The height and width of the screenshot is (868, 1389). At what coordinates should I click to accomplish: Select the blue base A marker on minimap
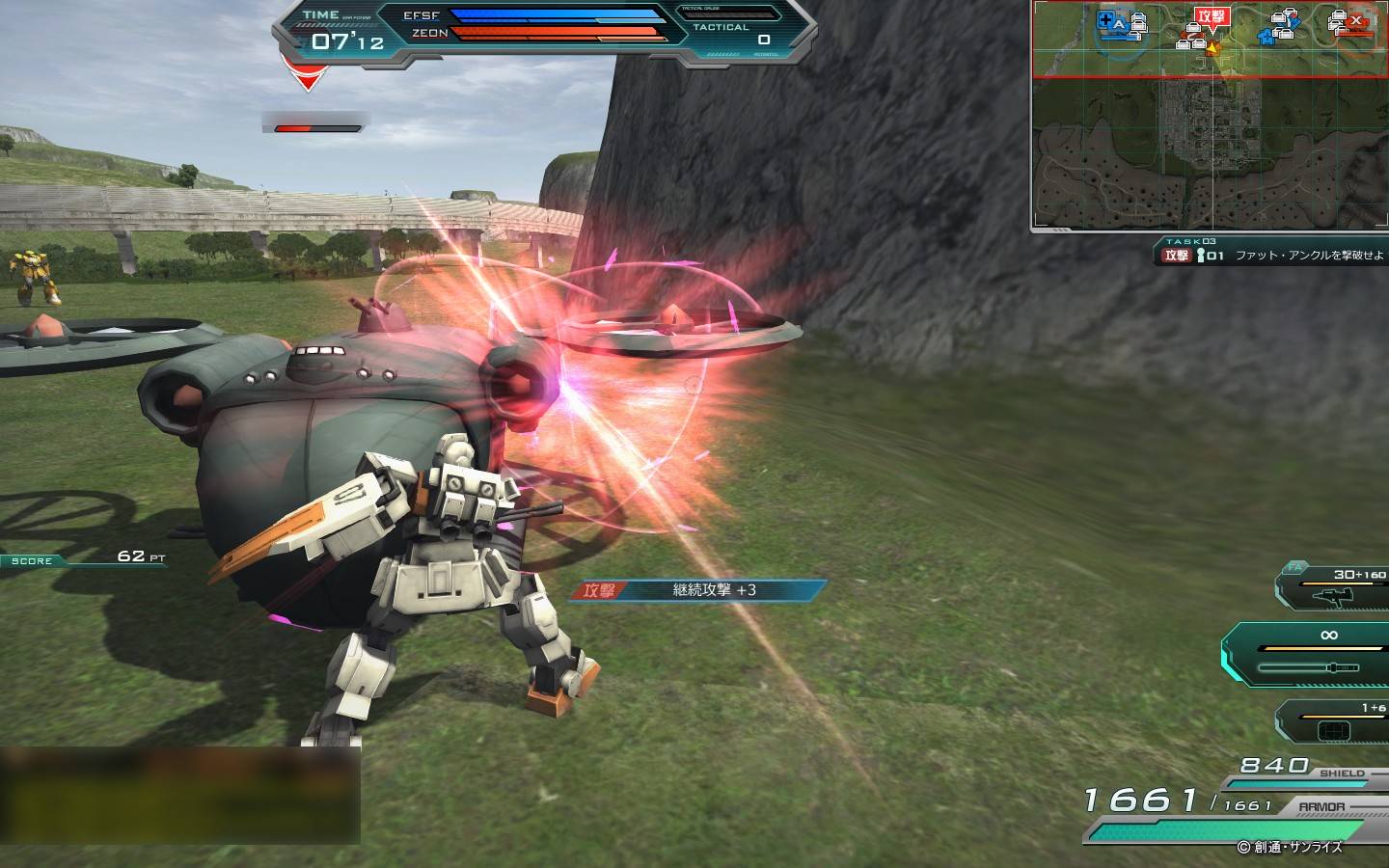(x=1119, y=23)
